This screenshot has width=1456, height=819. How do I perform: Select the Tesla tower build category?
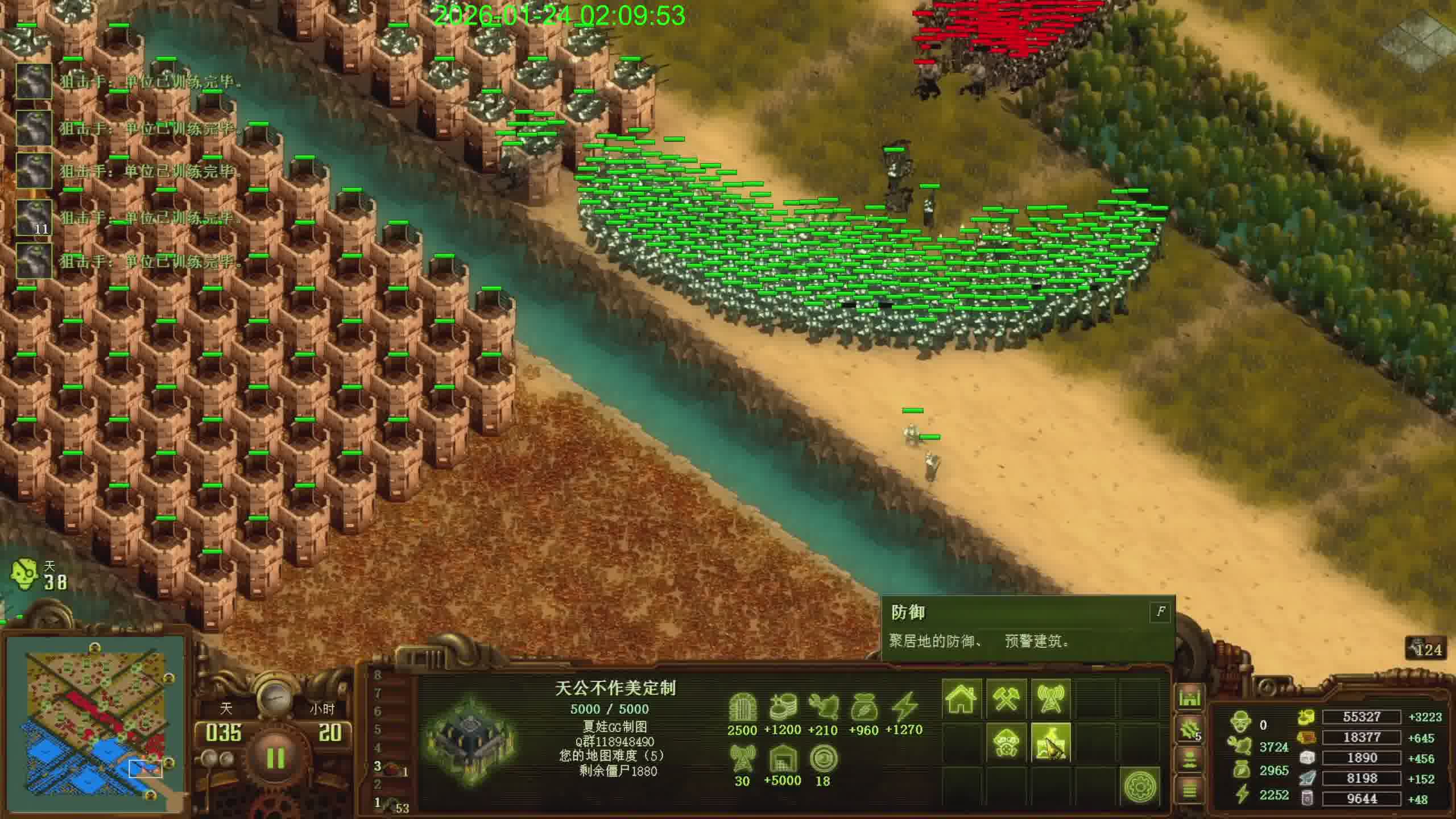tap(1050, 698)
